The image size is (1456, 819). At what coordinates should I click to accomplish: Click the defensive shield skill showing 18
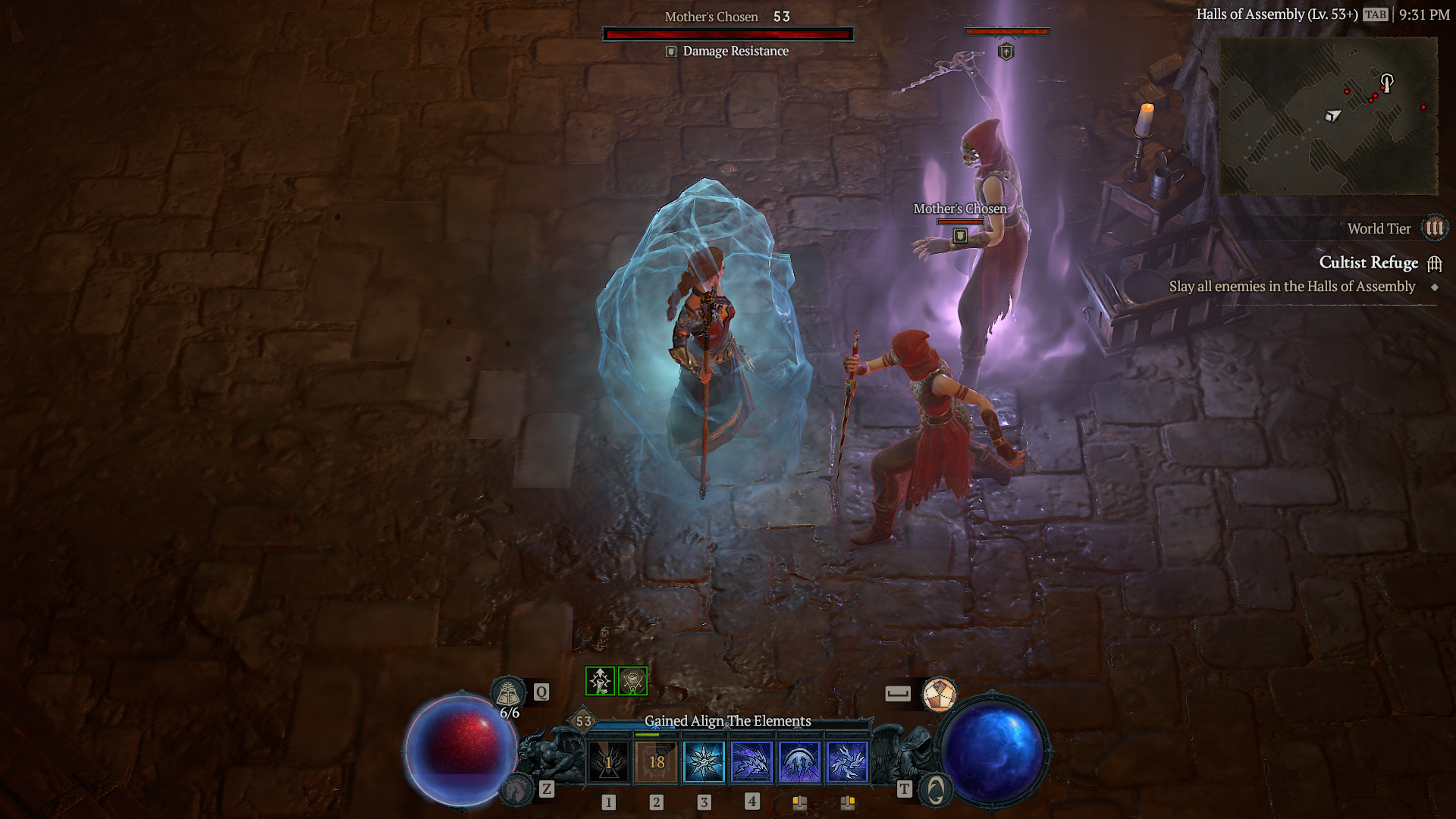tap(657, 763)
